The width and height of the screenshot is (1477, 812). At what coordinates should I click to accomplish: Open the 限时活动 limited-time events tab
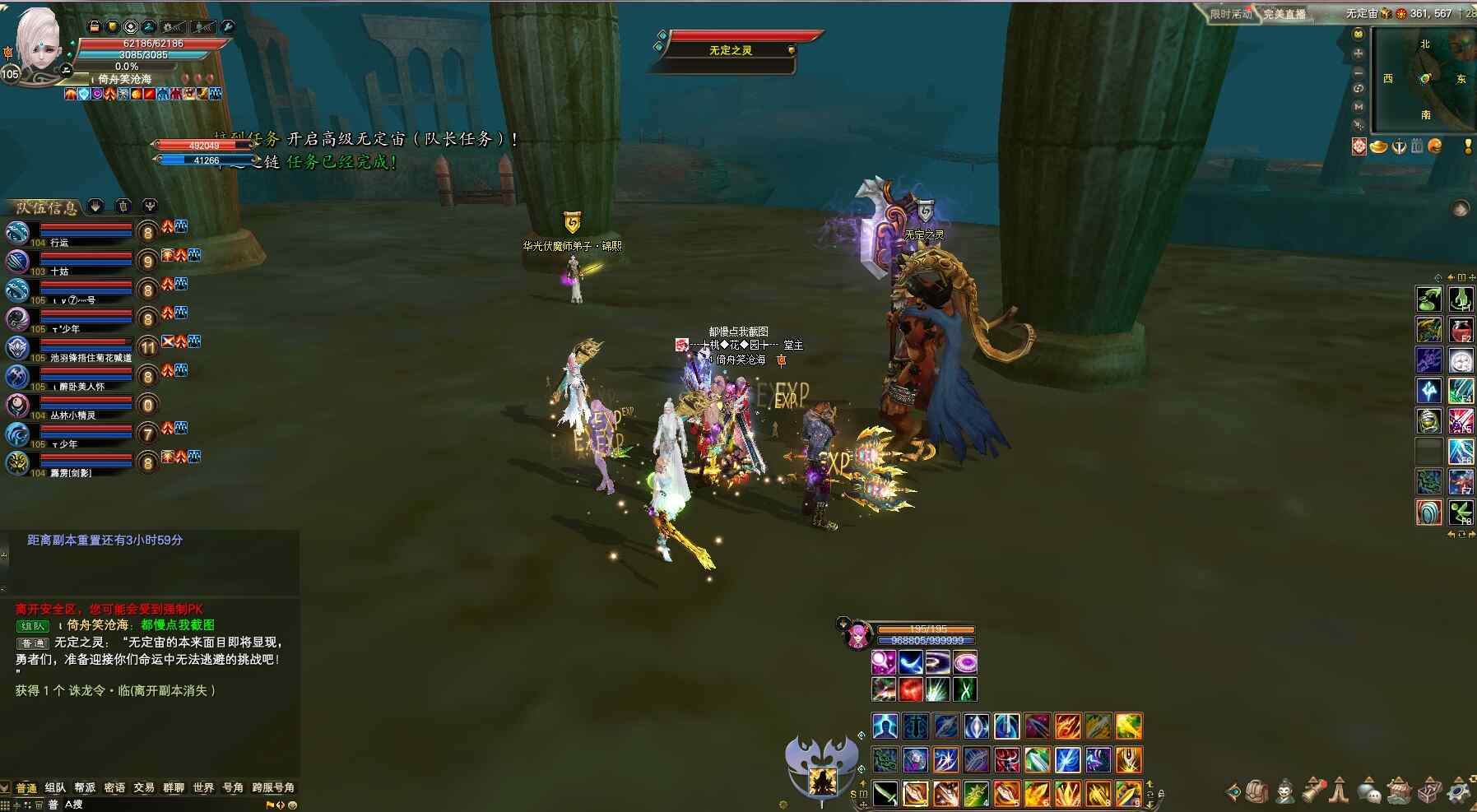1231,14
